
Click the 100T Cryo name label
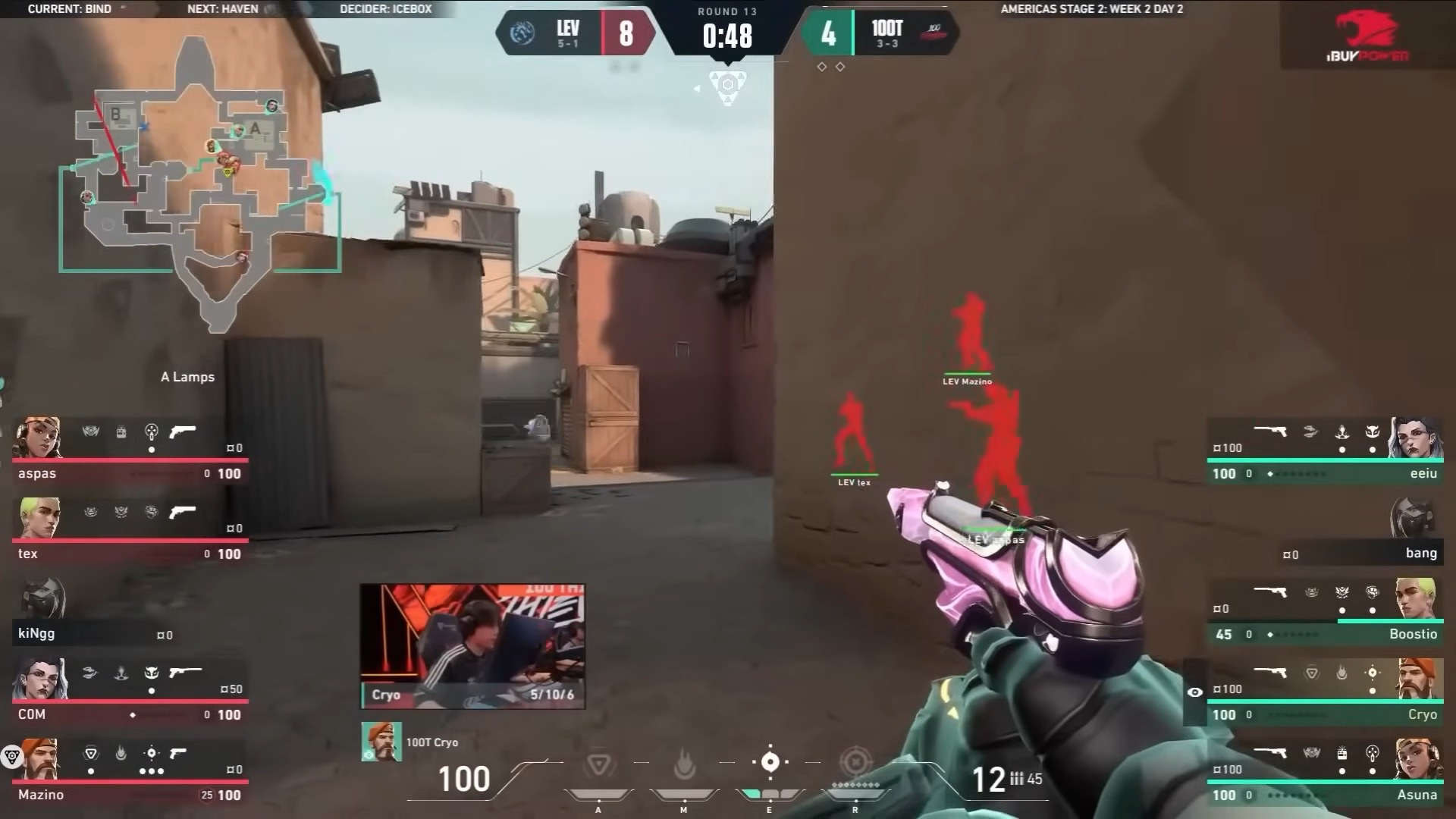coord(432,742)
